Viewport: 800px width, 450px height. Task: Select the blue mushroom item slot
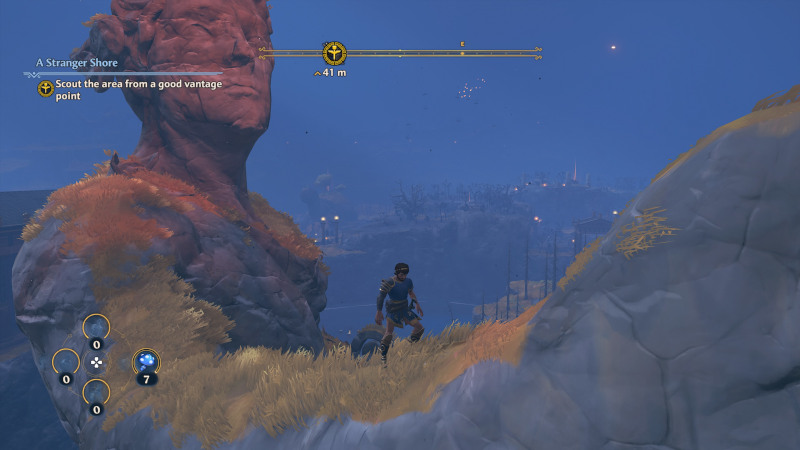click(x=146, y=361)
